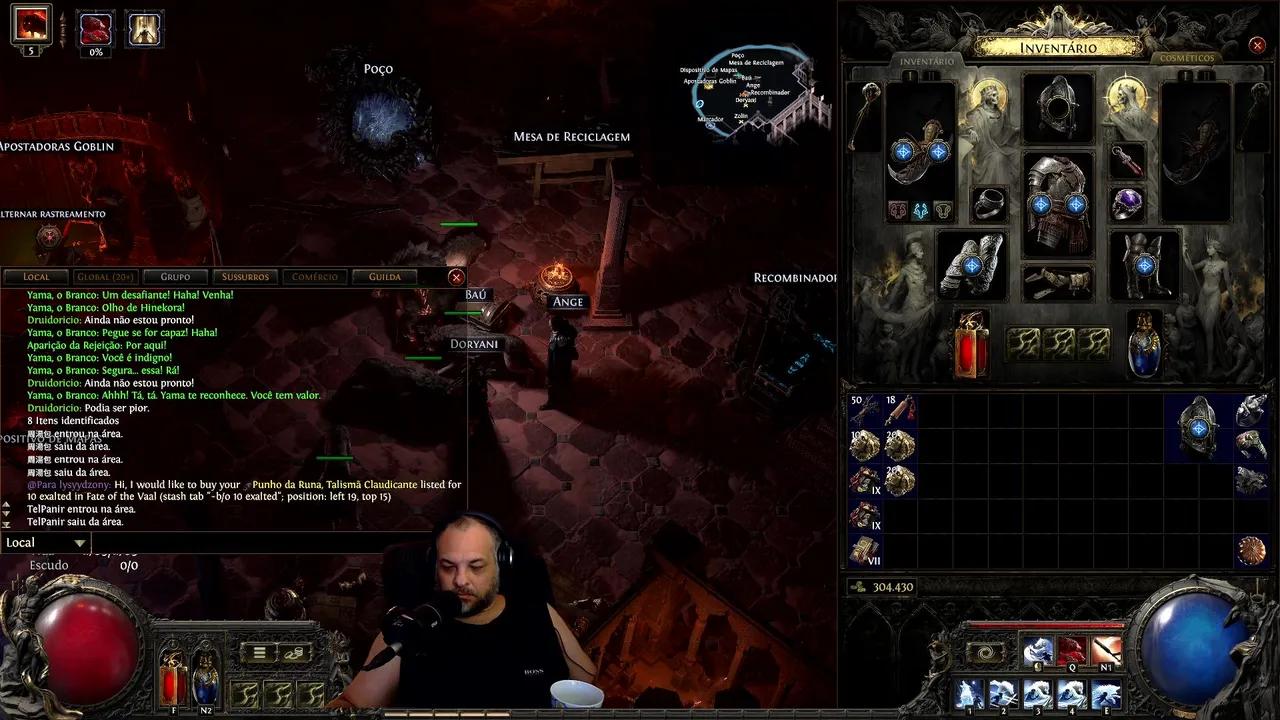Select the waystone marked VII in the stash
The width and height of the screenshot is (1280, 720).
coord(865,550)
